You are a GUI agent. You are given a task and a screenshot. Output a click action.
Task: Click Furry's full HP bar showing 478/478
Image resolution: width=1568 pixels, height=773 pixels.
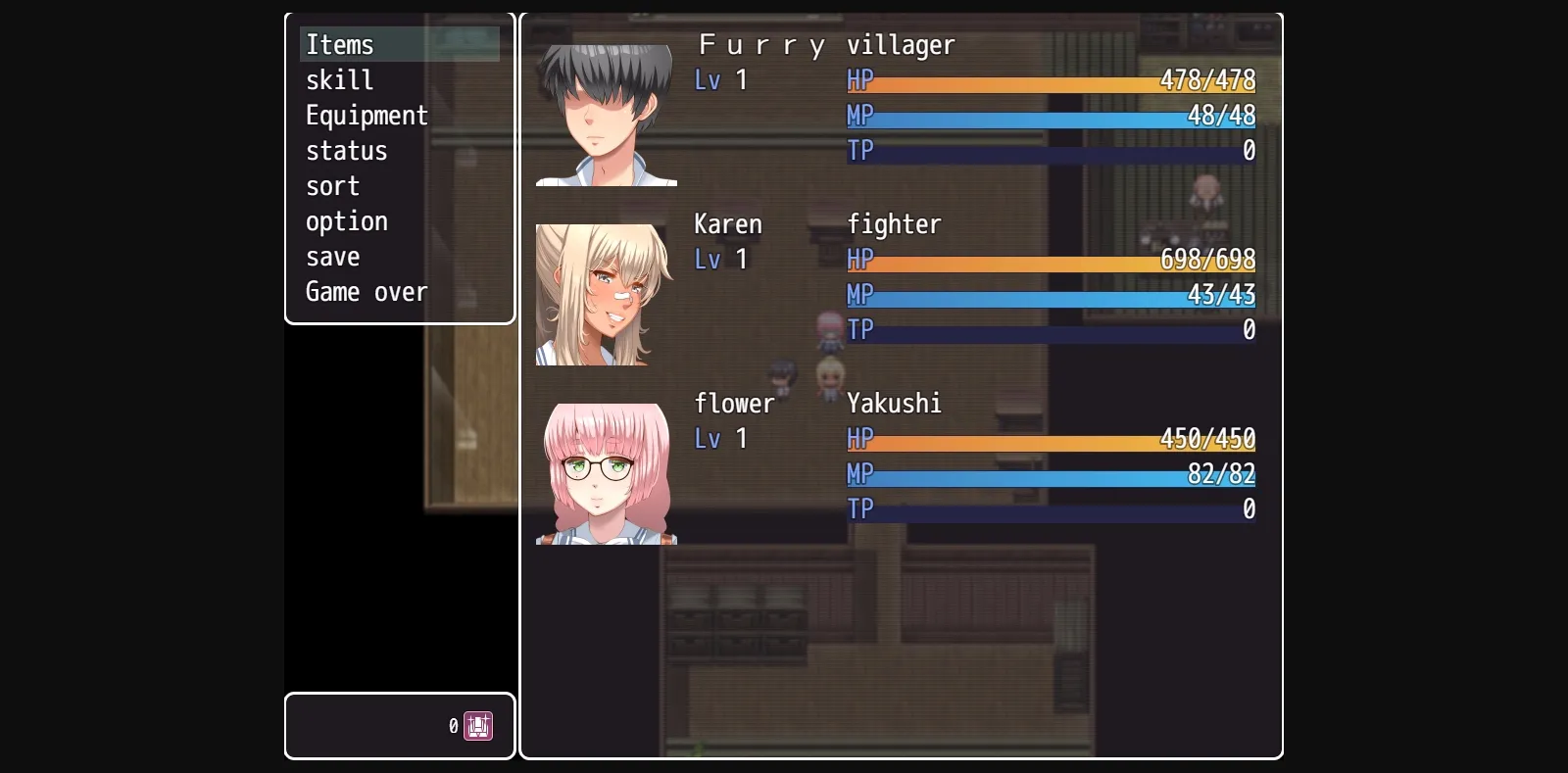click(x=1049, y=81)
